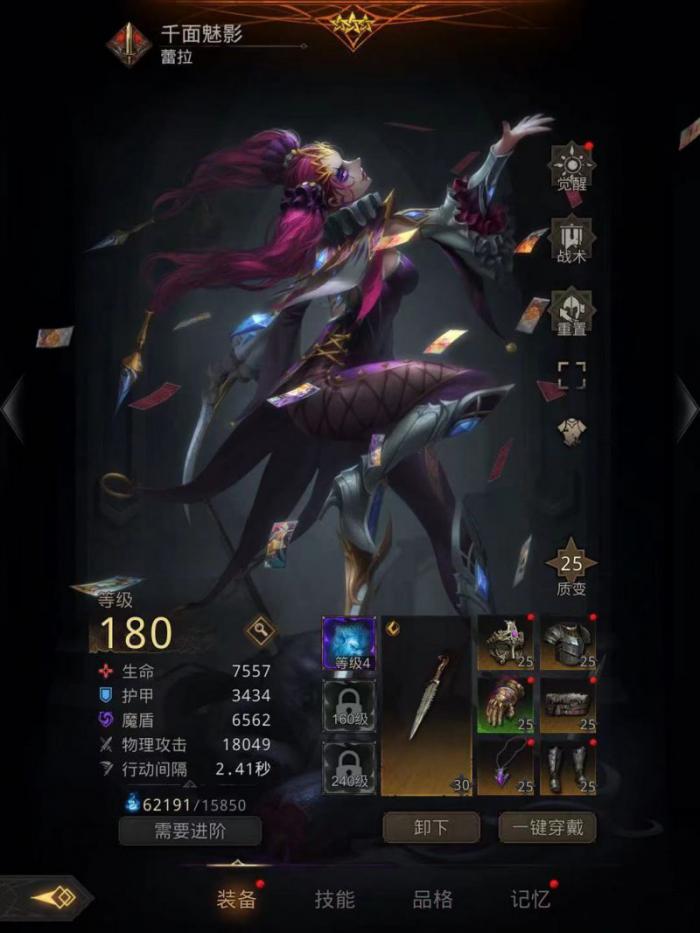The width and height of the screenshot is (700, 933).
Task: Select the blue rune 等级4 slot
Action: pos(349,643)
